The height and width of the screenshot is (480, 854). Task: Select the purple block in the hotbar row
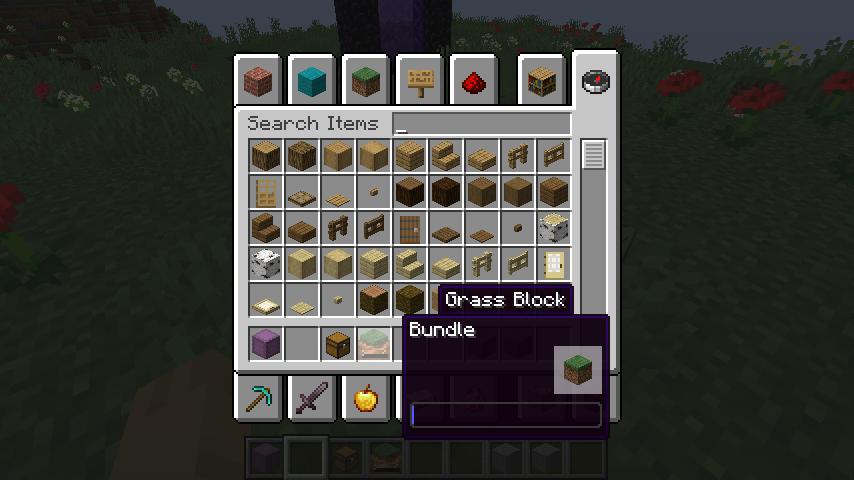[x=265, y=344]
